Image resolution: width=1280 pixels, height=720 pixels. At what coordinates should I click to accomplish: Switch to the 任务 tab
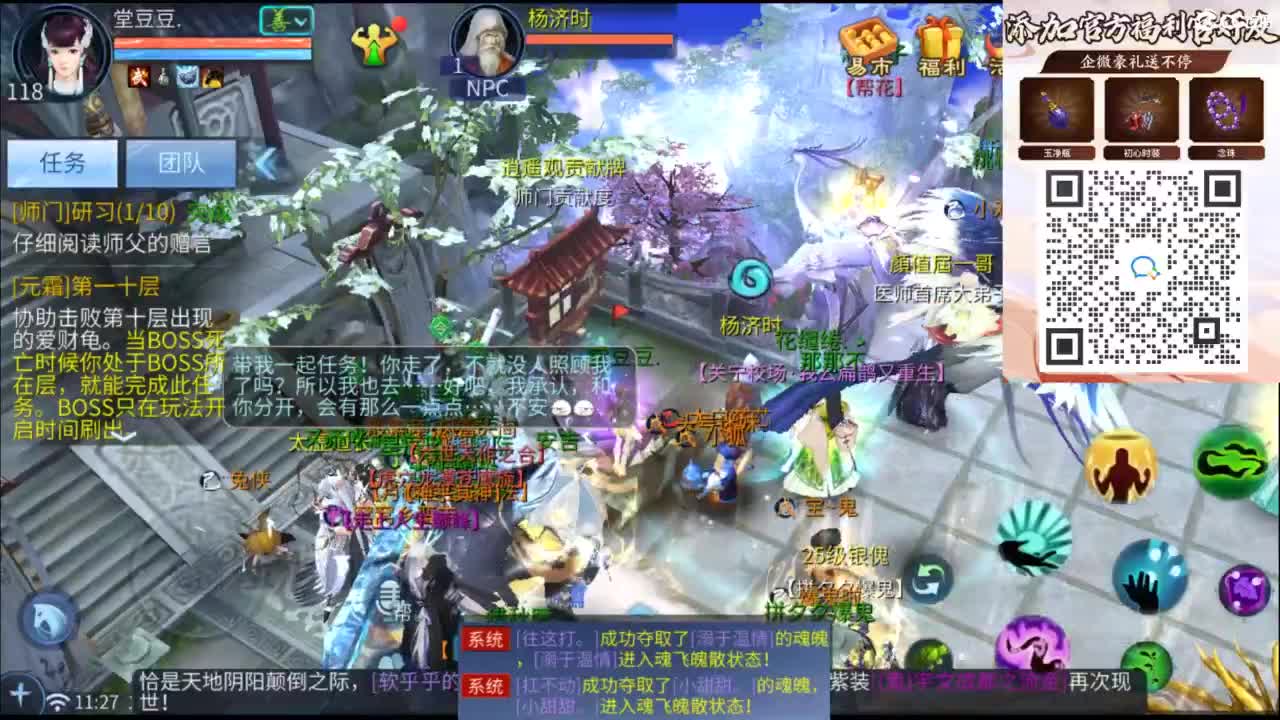pos(63,162)
